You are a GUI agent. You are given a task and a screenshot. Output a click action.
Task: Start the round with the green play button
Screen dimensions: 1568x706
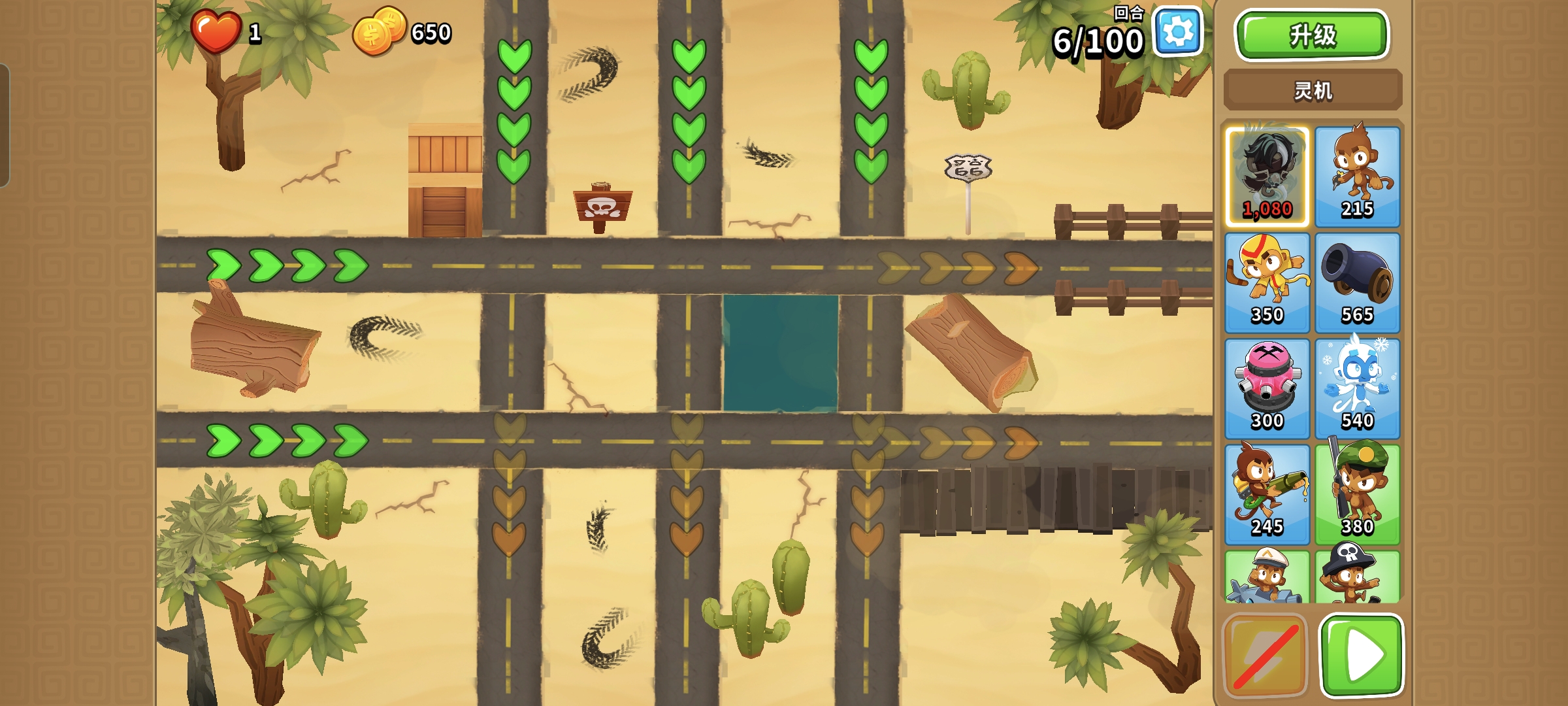click(1362, 655)
